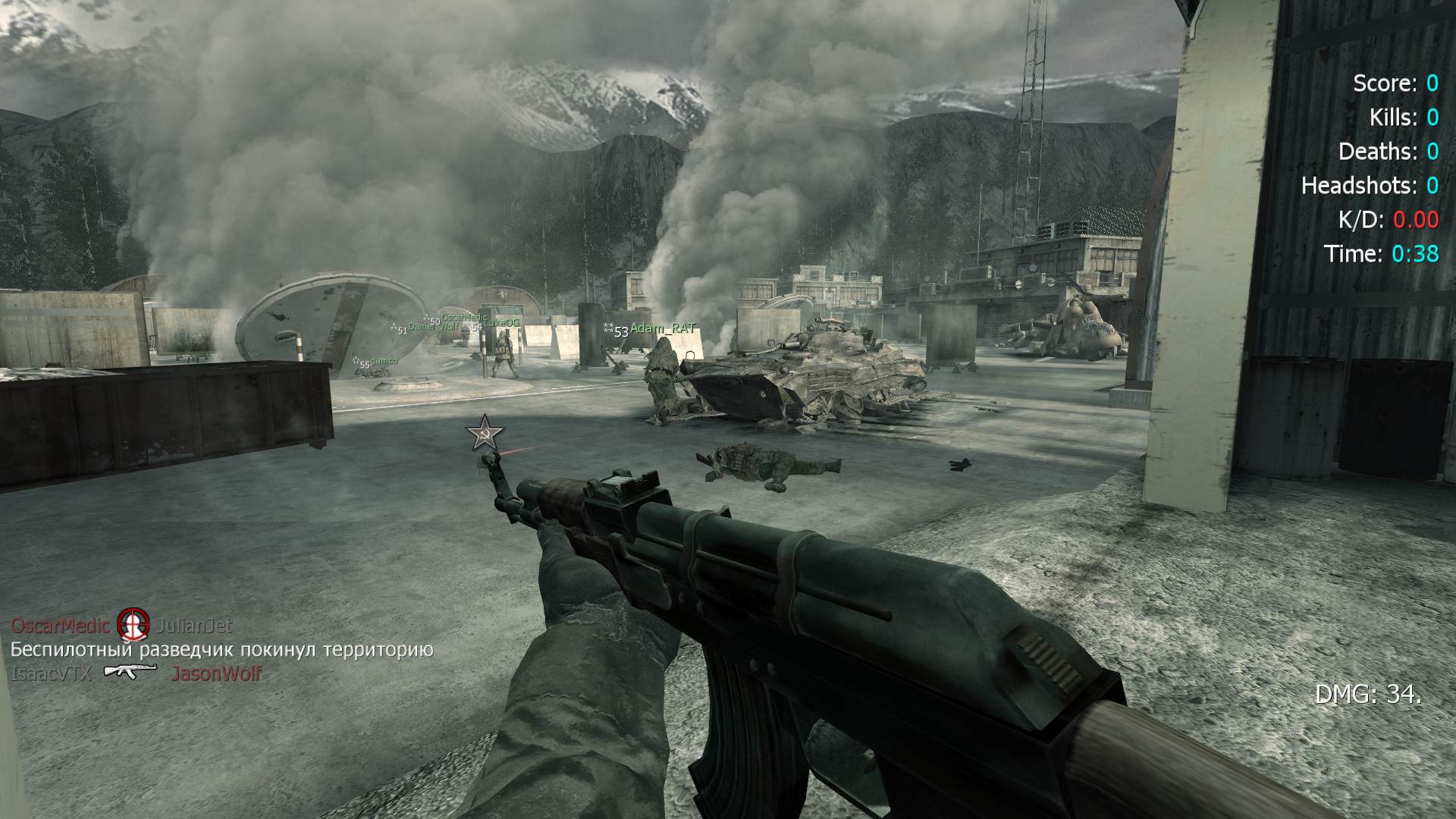Screen dimensions: 1456x819
Task: Select JulianJet's name in the kill feed
Action: [x=194, y=626]
